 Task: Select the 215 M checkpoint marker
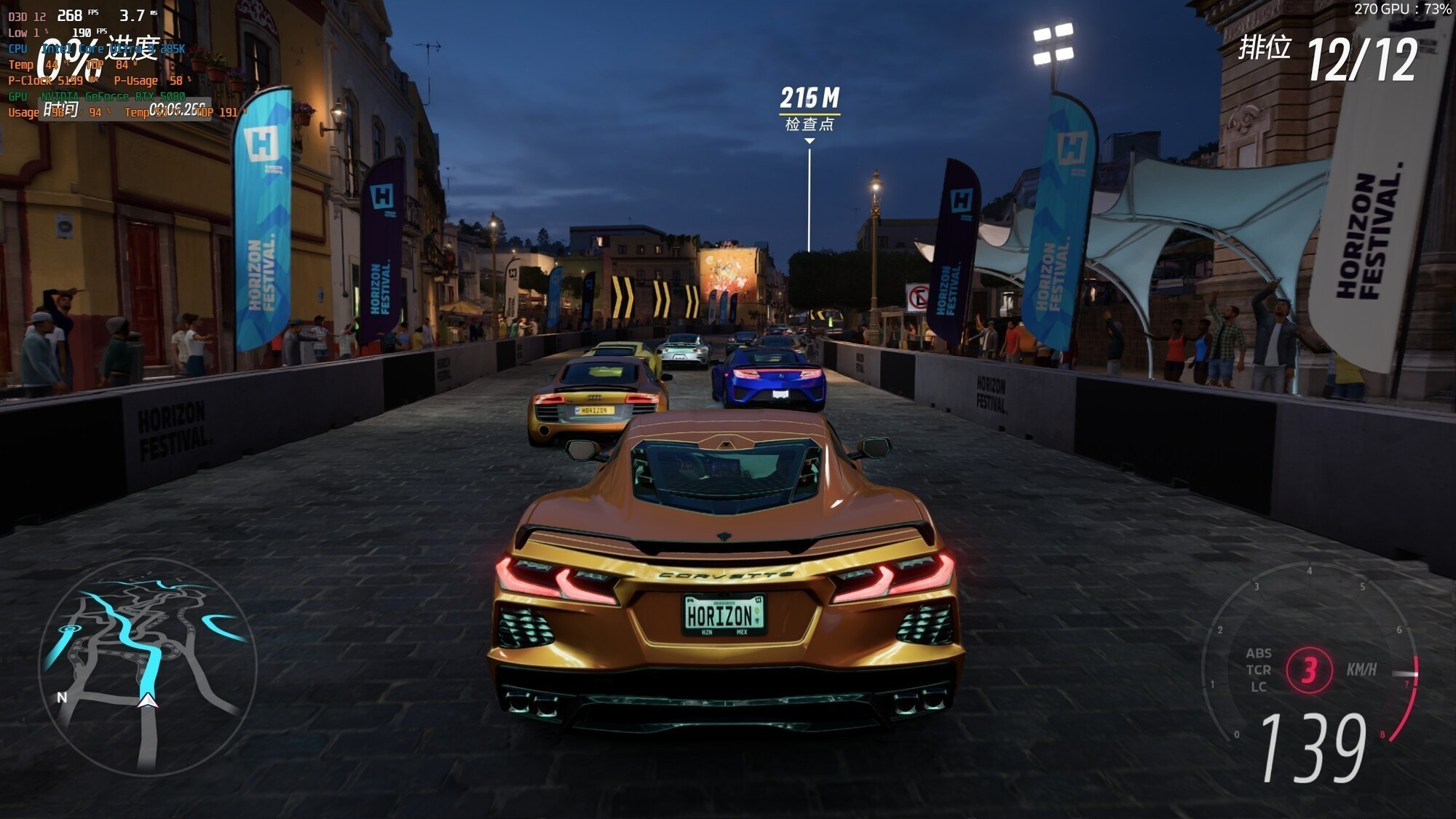coord(810,108)
